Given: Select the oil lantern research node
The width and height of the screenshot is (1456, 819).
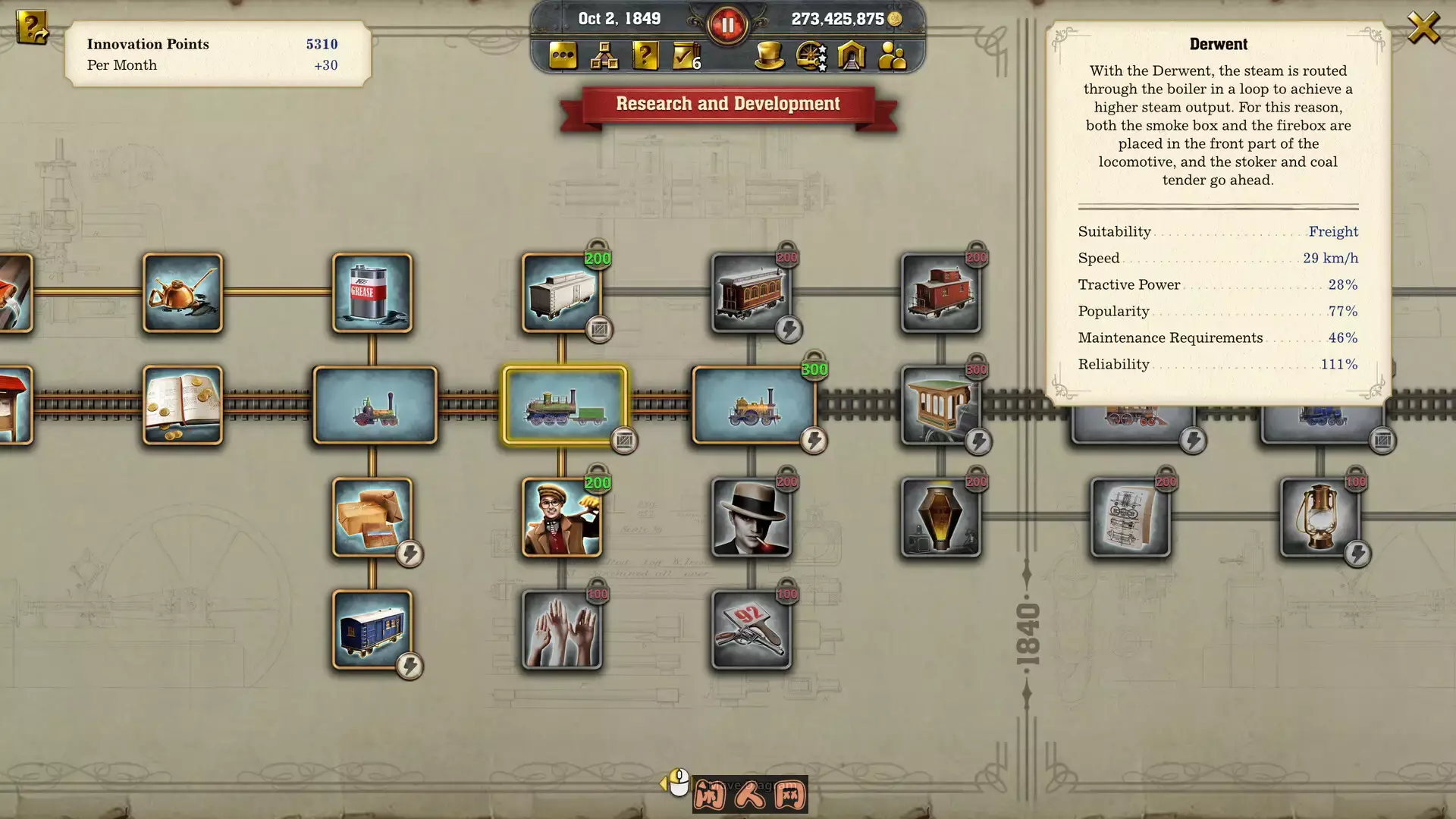Looking at the screenshot, I should point(1319,517).
